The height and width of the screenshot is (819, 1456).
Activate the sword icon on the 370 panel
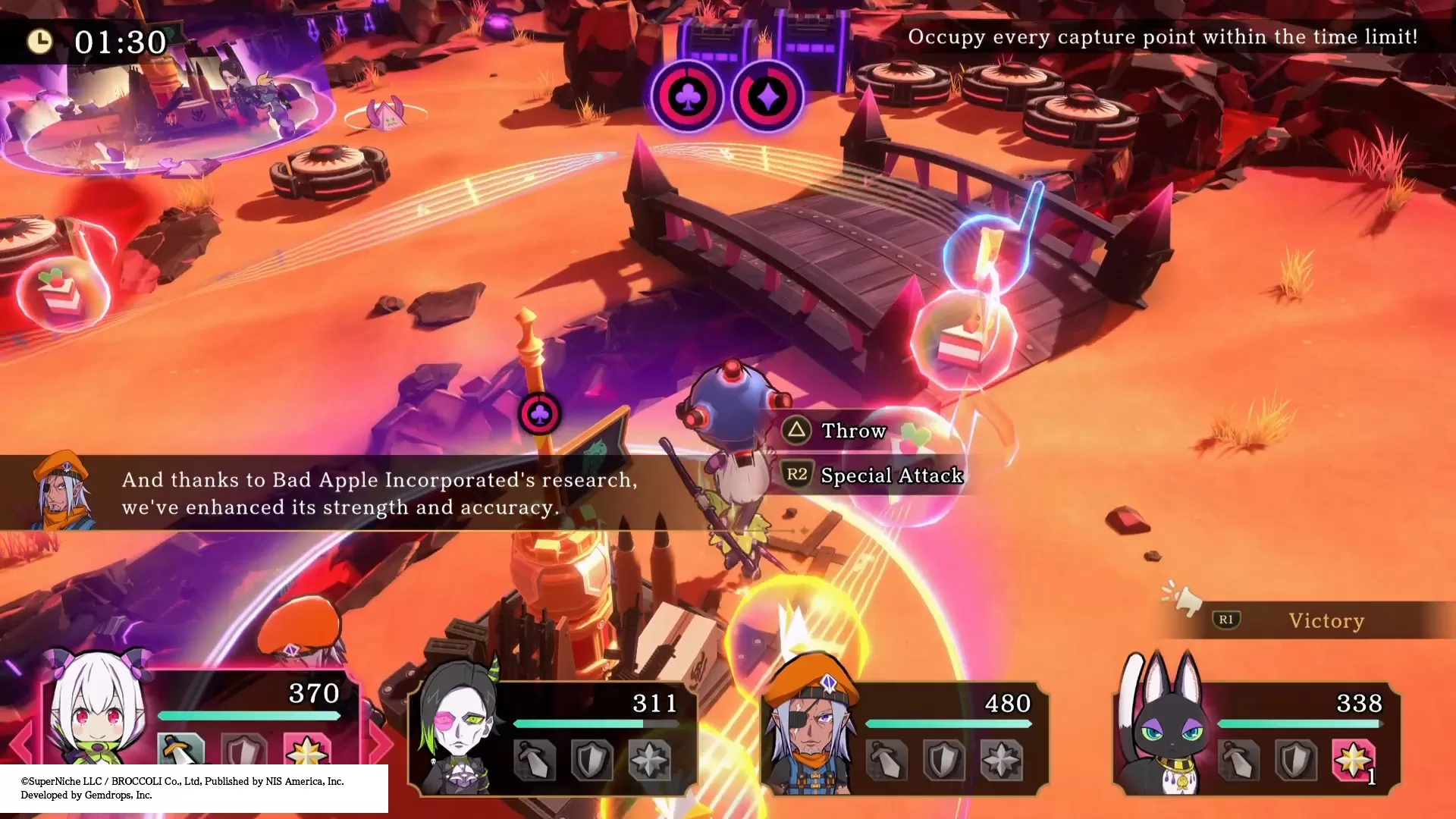pos(180,750)
